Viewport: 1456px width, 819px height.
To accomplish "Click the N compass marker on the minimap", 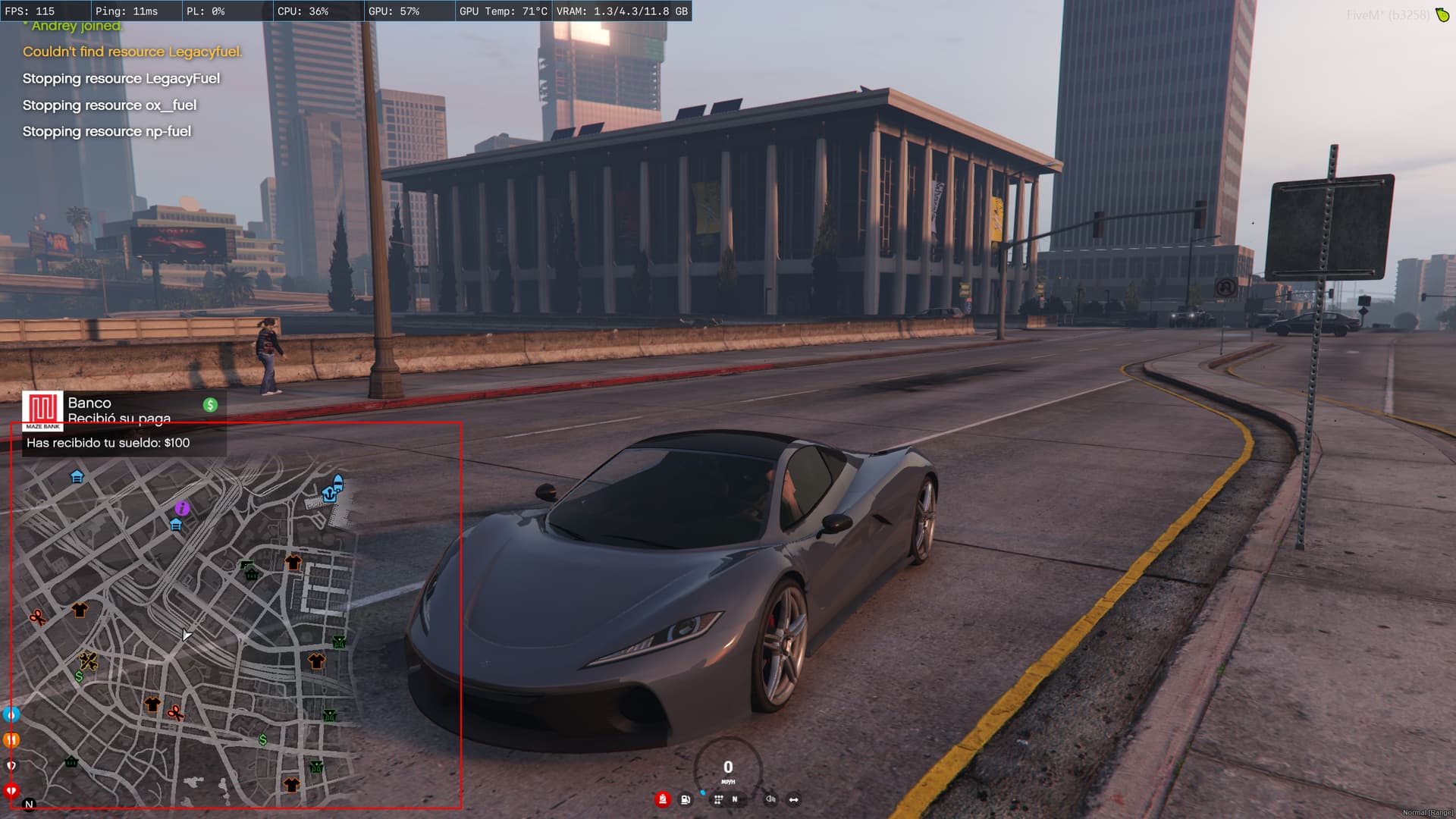I will (29, 805).
